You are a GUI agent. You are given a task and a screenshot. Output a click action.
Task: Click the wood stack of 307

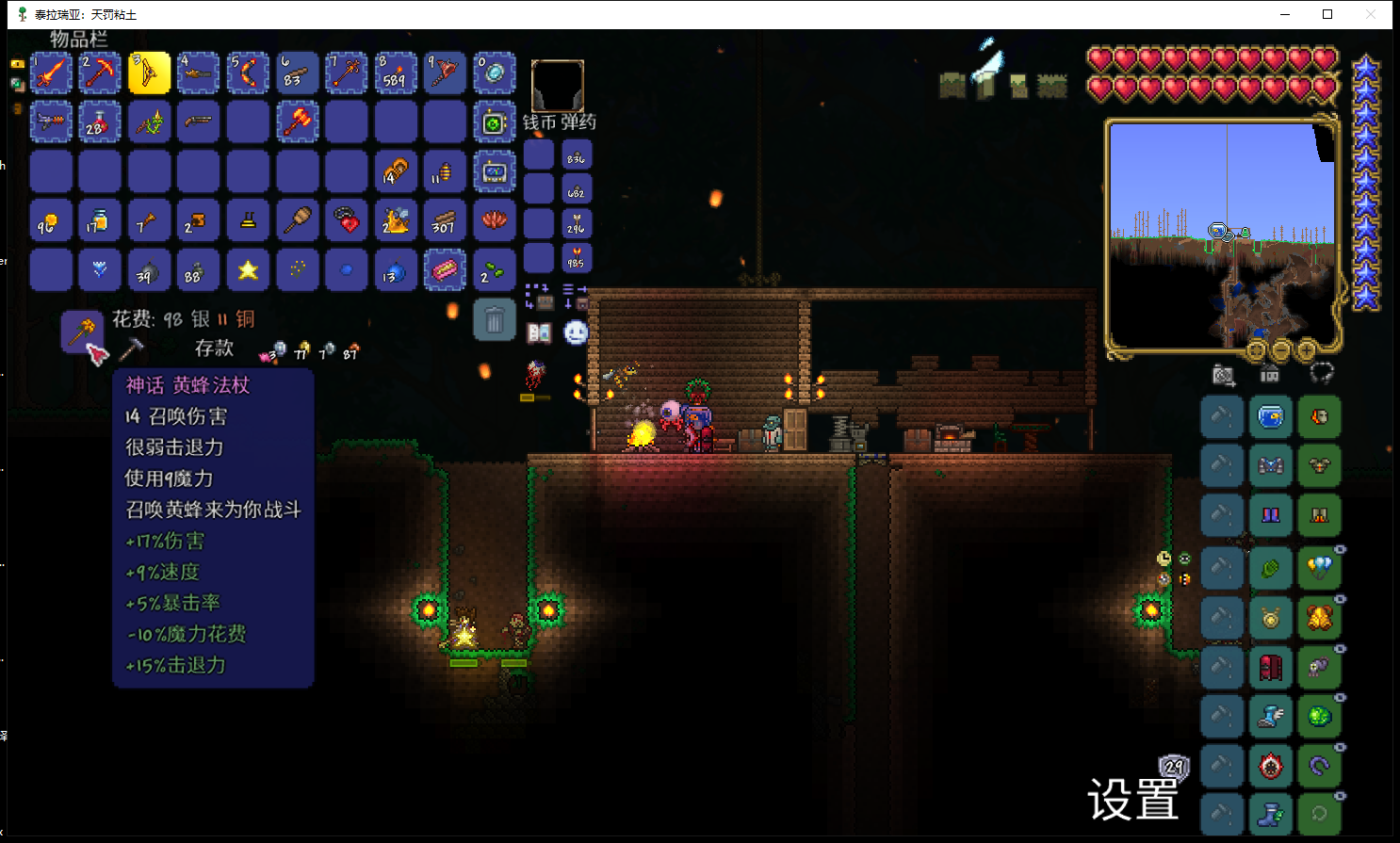[x=444, y=220]
